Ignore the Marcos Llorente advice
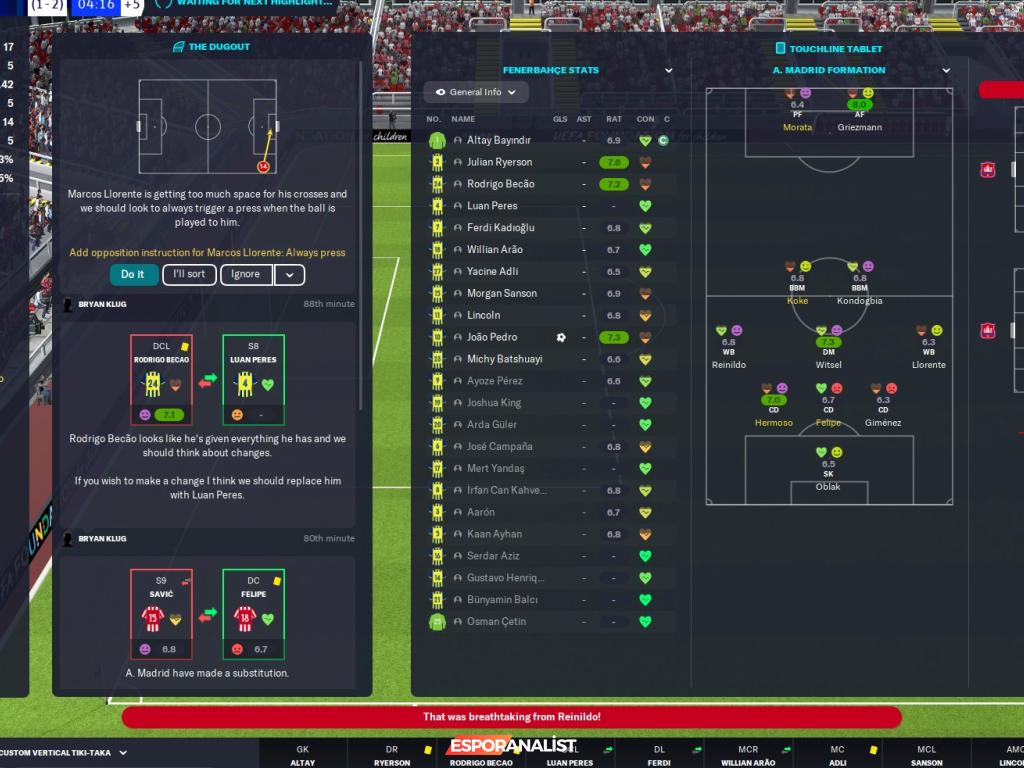Image resolution: width=1024 pixels, height=768 pixels. tap(246, 275)
